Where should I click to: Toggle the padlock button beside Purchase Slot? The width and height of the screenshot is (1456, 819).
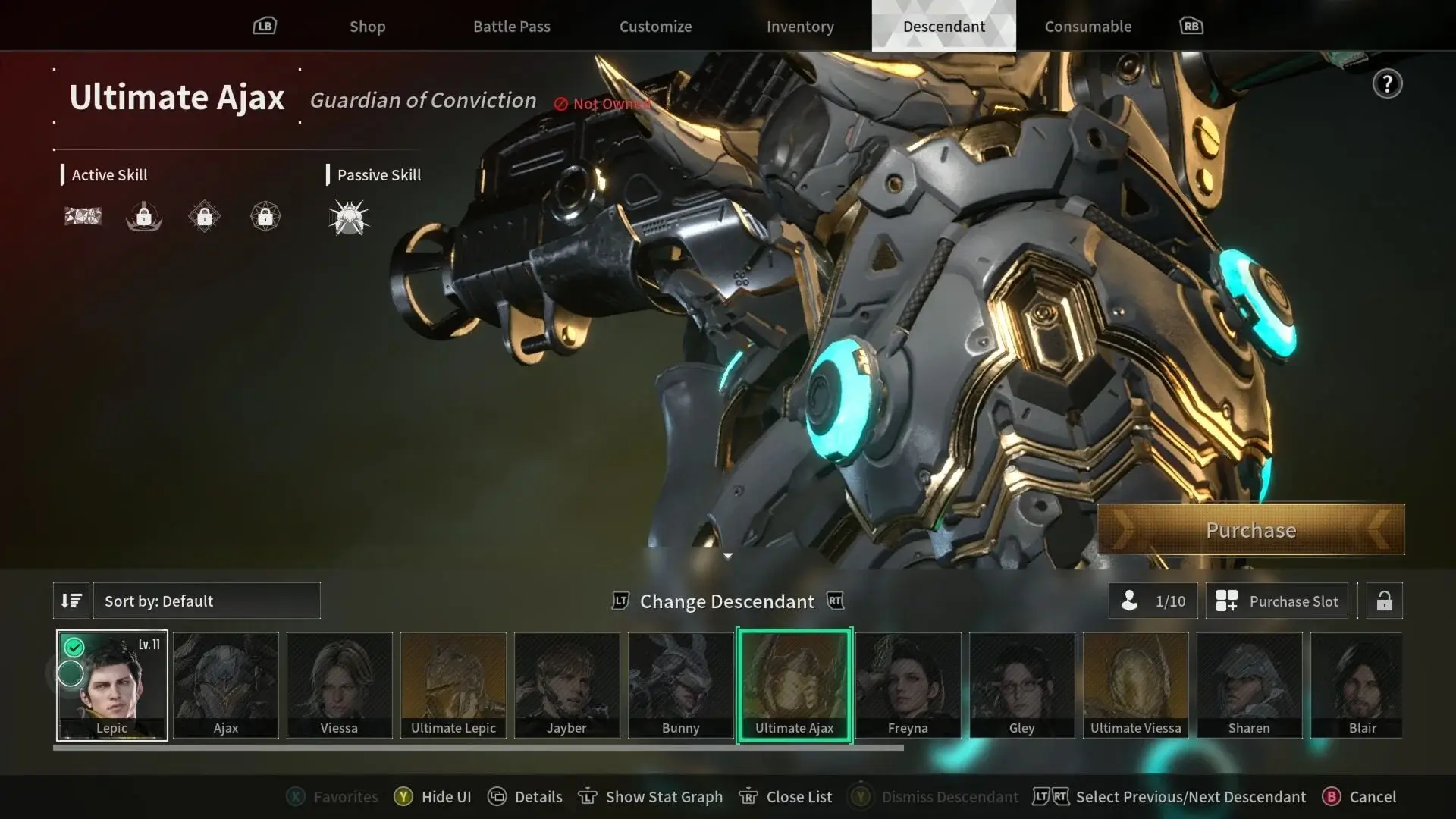tap(1384, 601)
